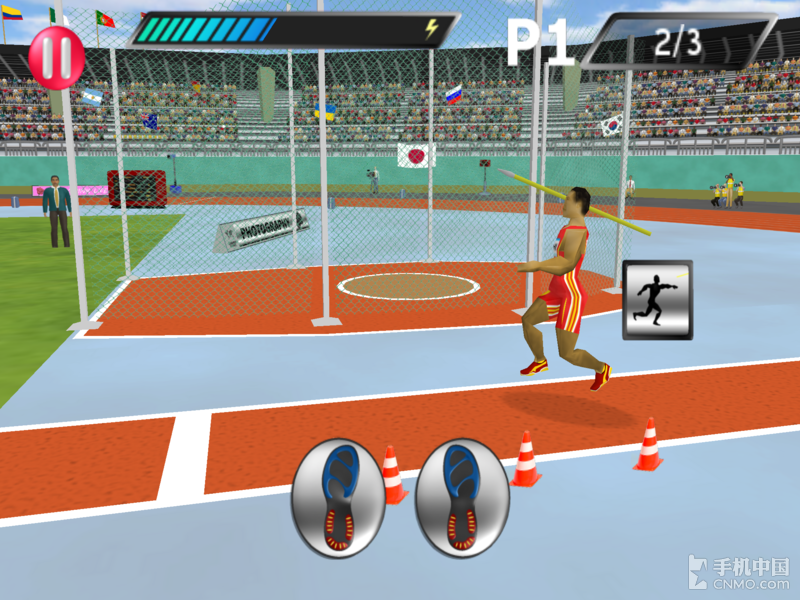Throw the javelin using the thrower icon

[657, 299]
